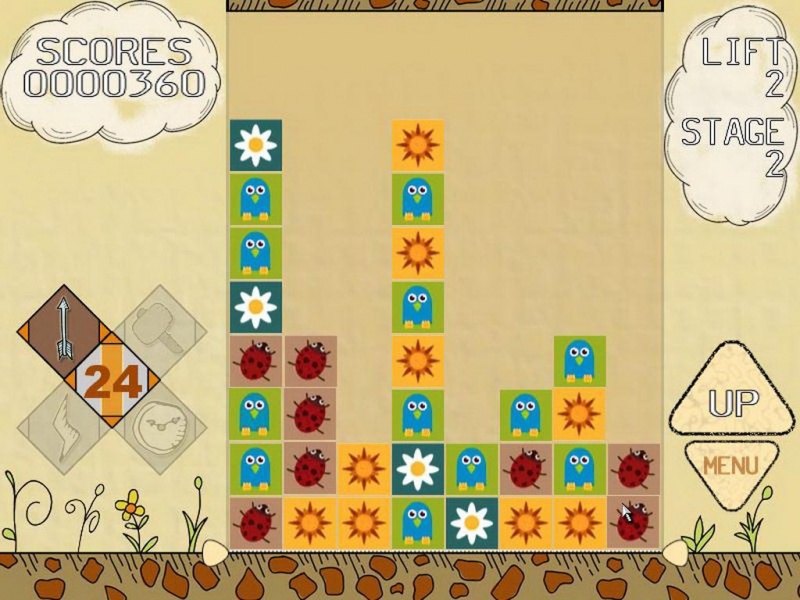Select the arrow power-up
Screen dimensions: 800x600
(62, 326)
